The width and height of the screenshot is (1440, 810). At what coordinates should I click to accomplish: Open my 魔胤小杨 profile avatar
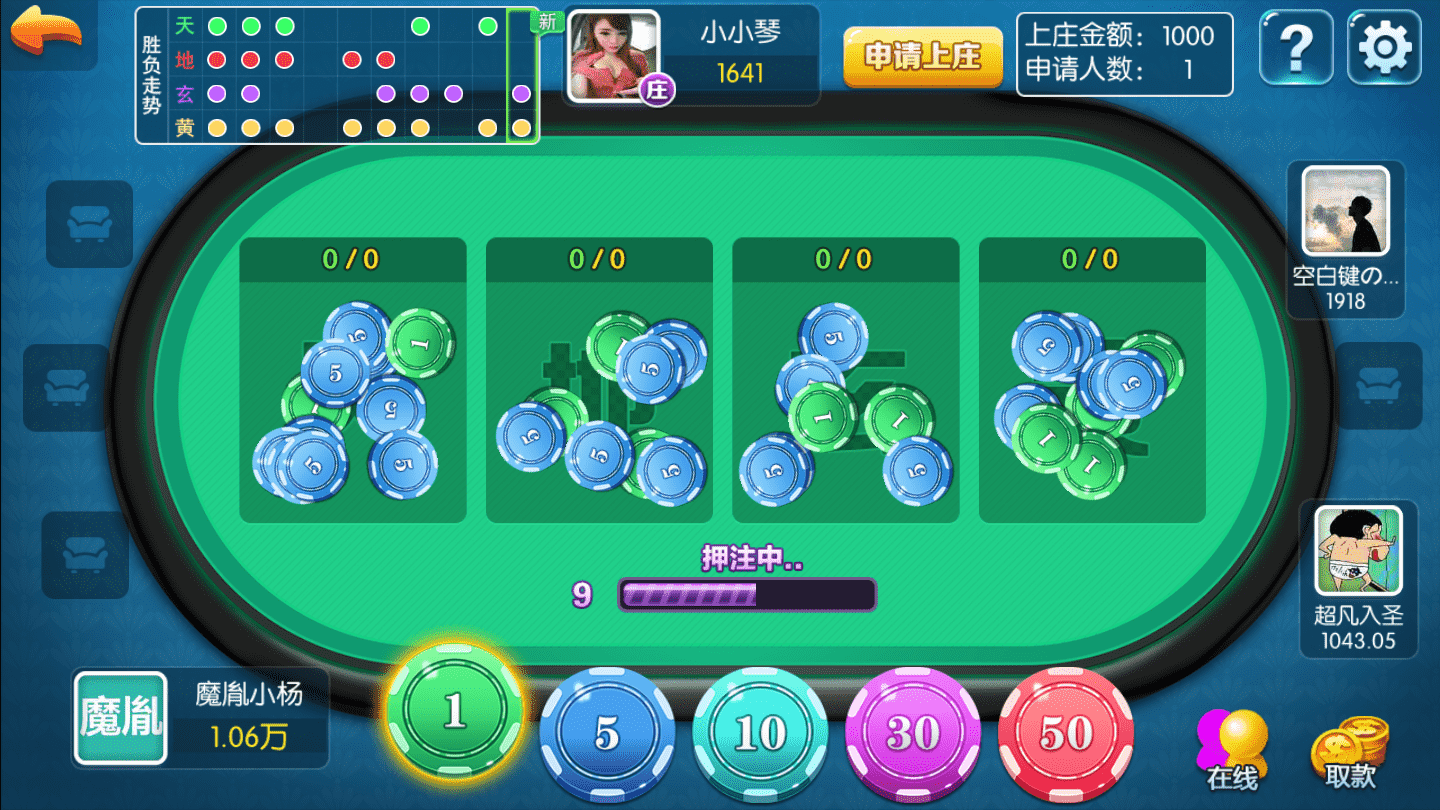click(x=120, y=718)
